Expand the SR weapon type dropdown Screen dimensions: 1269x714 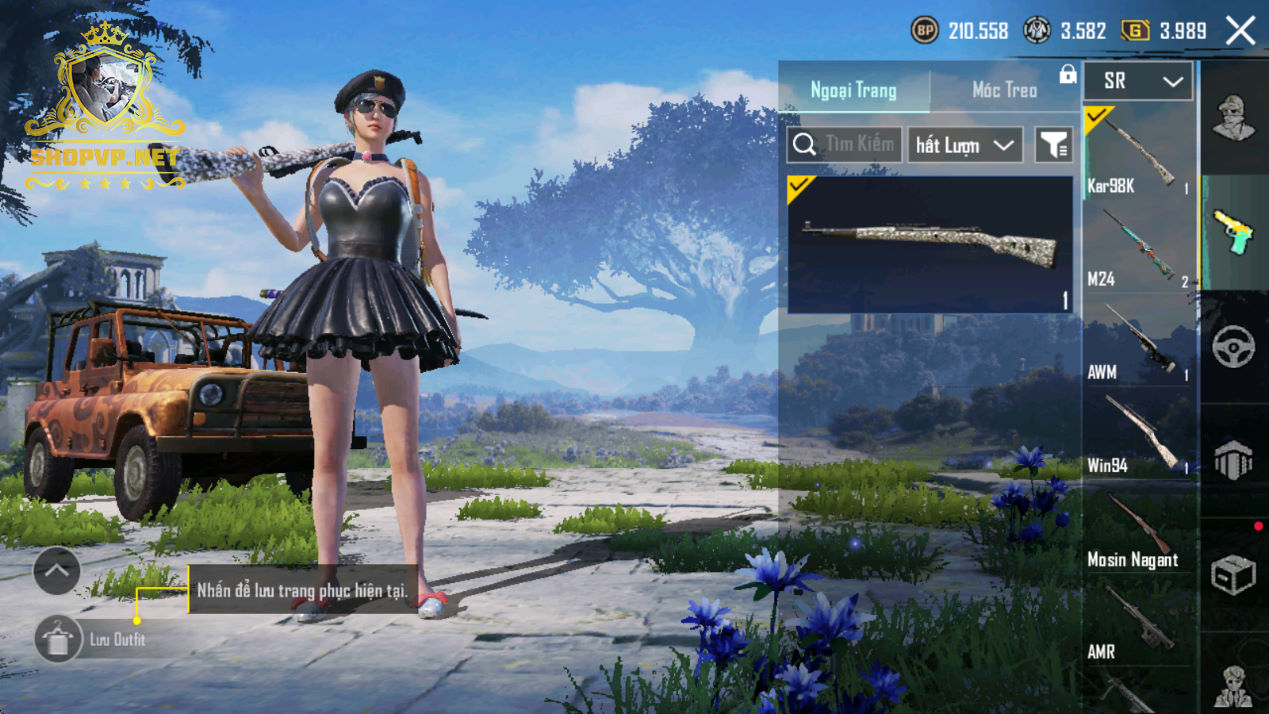pyautogui.click(x=1138, y=82)
